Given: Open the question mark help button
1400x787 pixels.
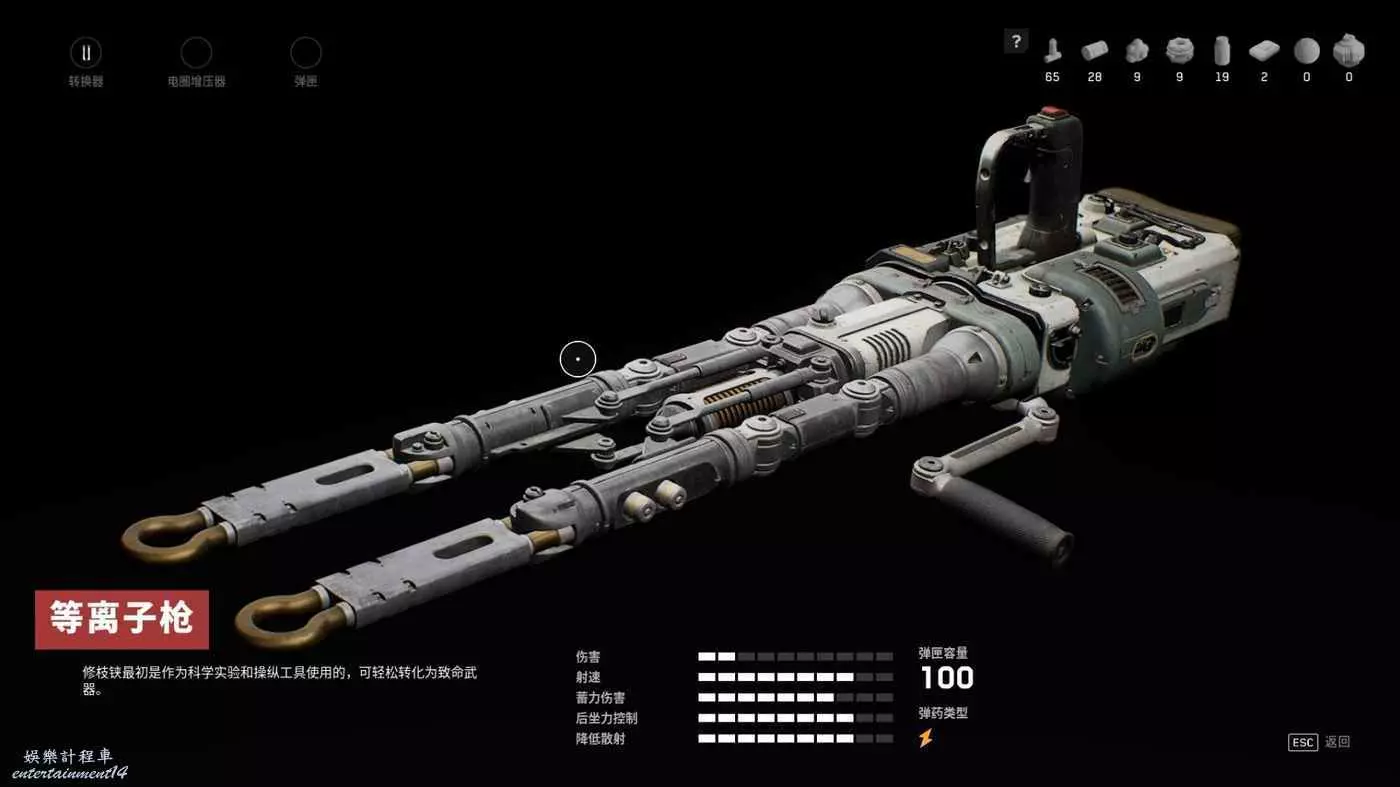Looking at the screenshot, I should tap(1016, 41).
